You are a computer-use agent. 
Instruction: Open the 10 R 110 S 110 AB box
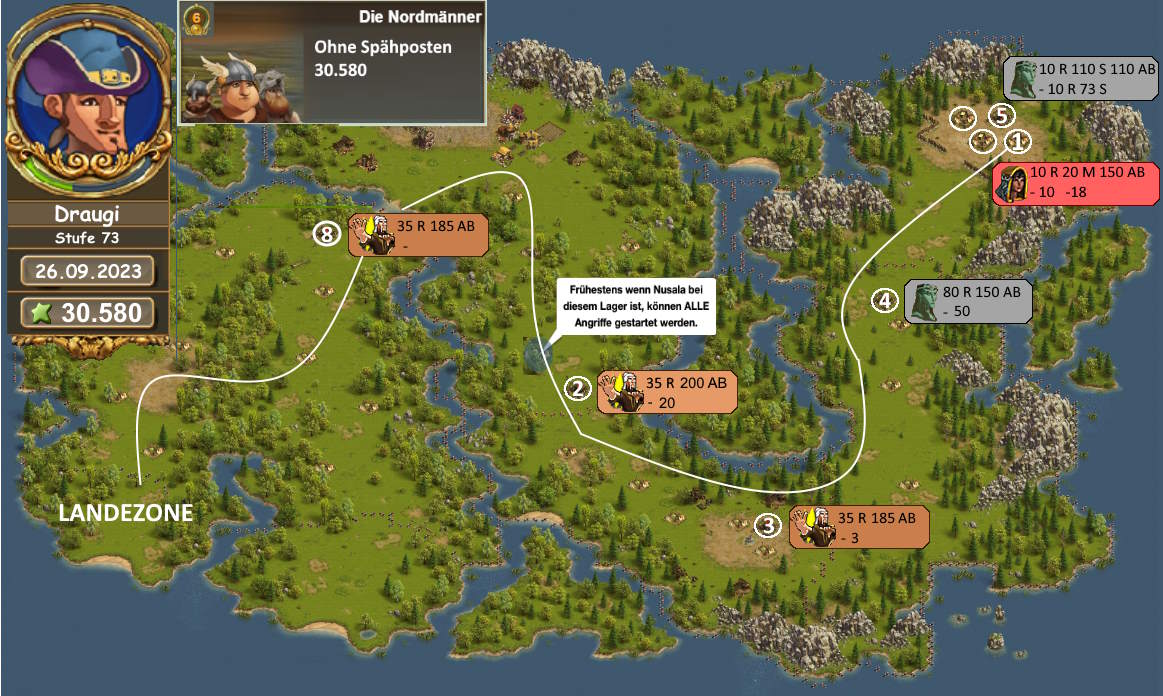[x=1080, y=78]
